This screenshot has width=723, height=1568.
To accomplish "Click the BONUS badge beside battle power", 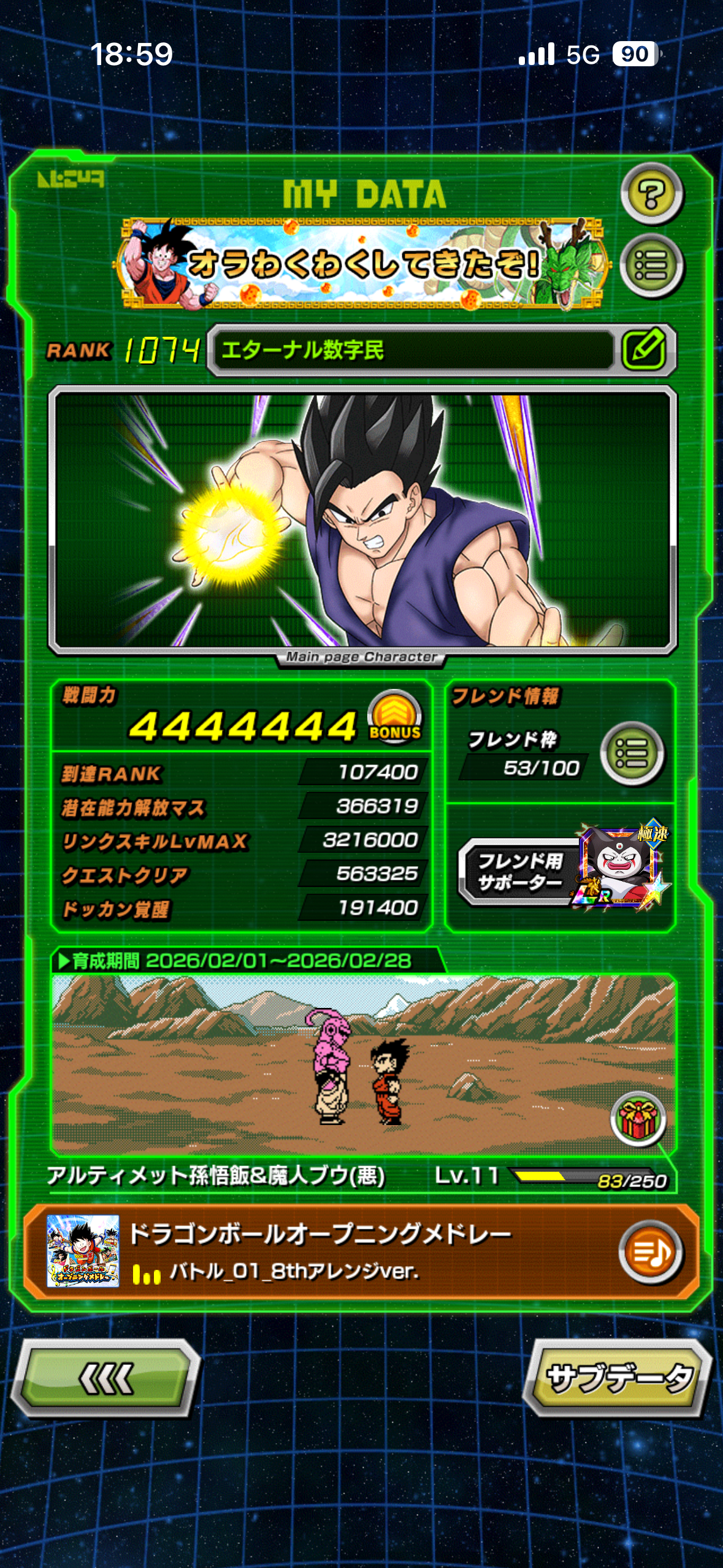I will pos(395,717).
